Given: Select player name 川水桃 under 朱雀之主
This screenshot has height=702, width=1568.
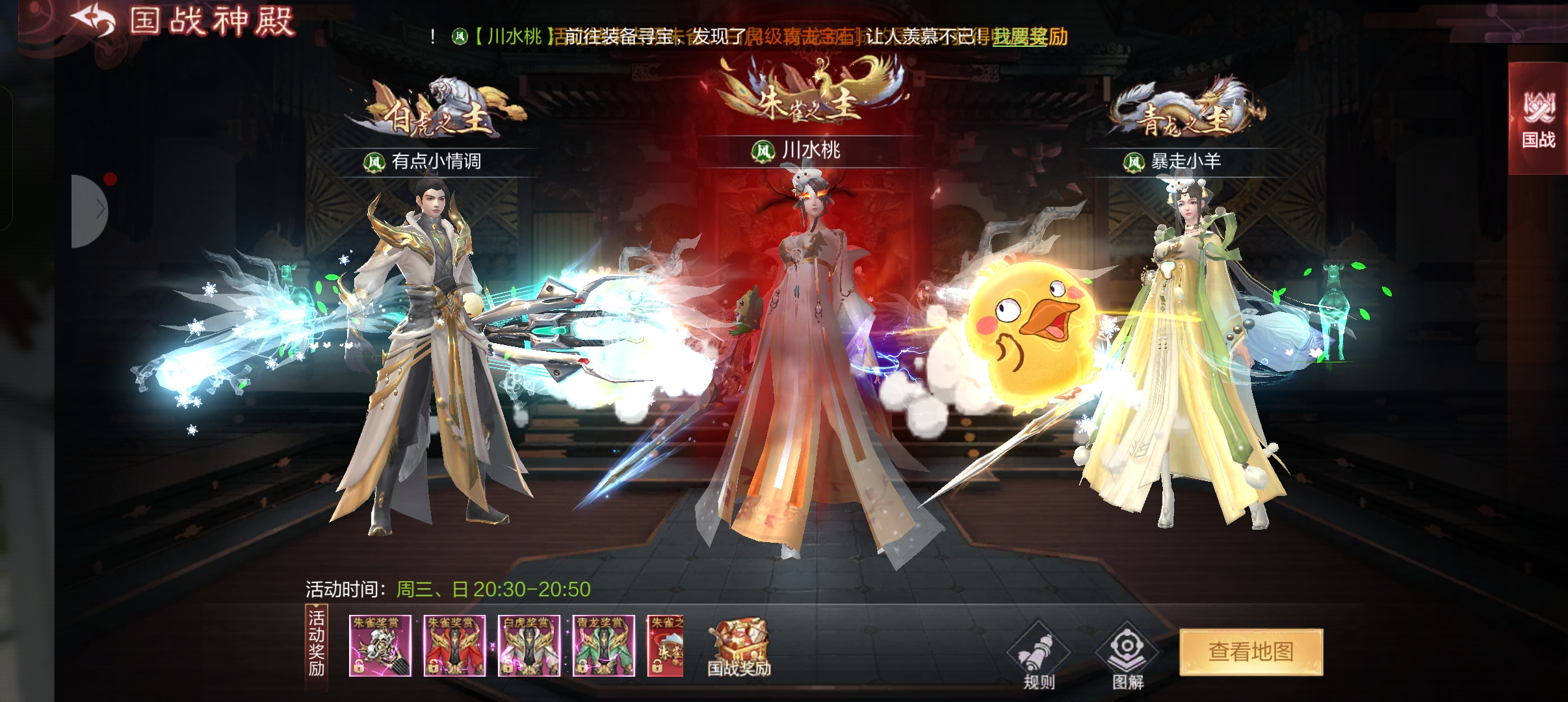Looking at the screenshot, I should point(810,151).
